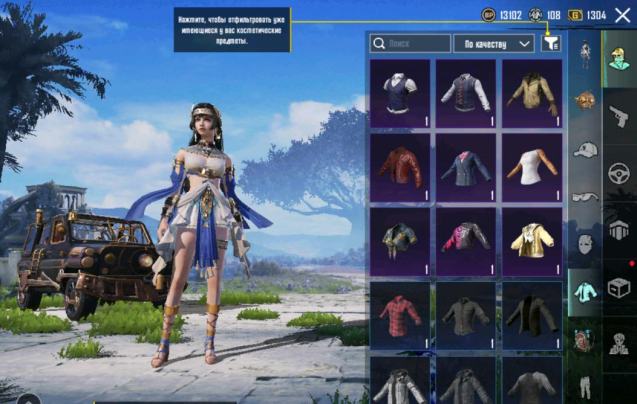
Task: Switch to the cap headwear tab
Action: tap(585, 150)
